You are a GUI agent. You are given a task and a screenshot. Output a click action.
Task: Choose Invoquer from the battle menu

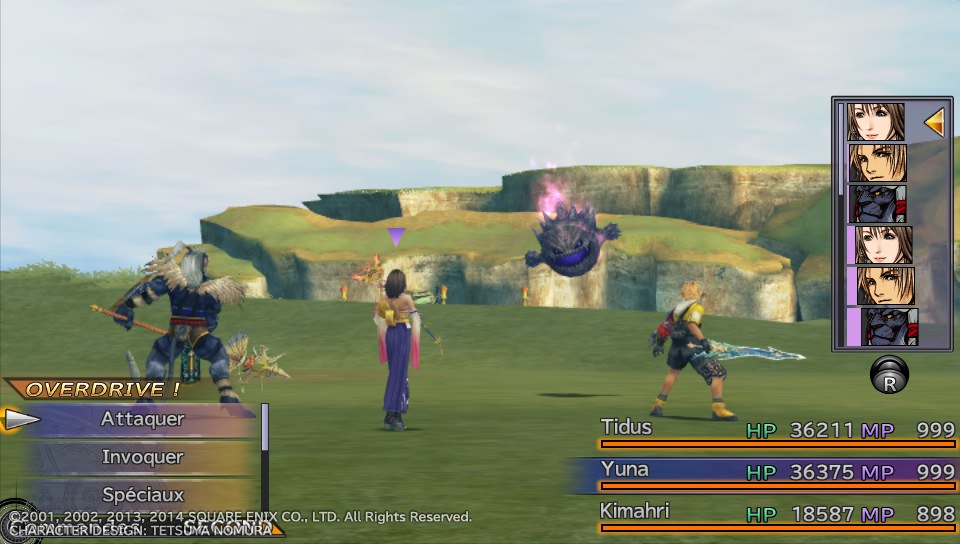pyautogui.click(x=142, y=457)
